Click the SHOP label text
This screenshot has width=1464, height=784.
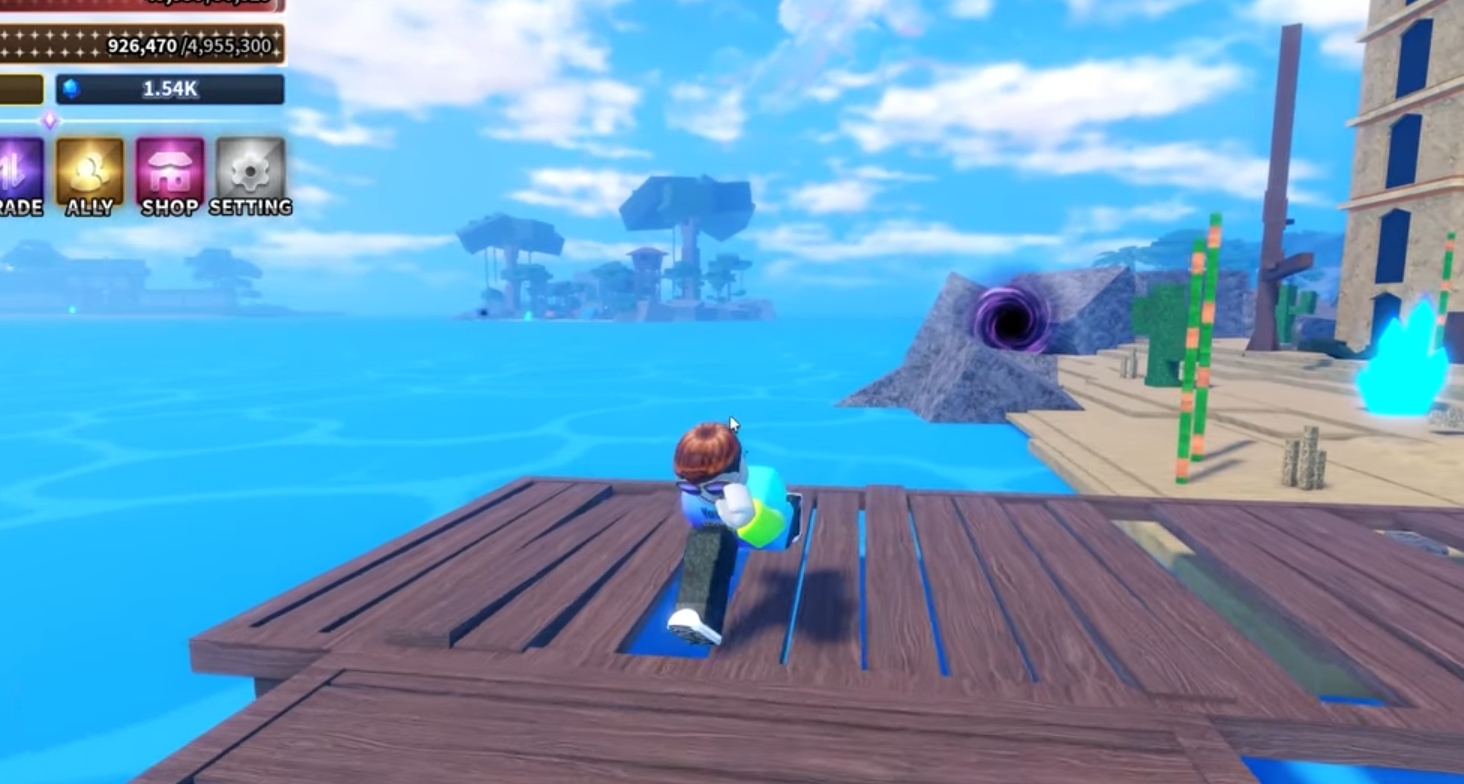[x=171, y=208]
